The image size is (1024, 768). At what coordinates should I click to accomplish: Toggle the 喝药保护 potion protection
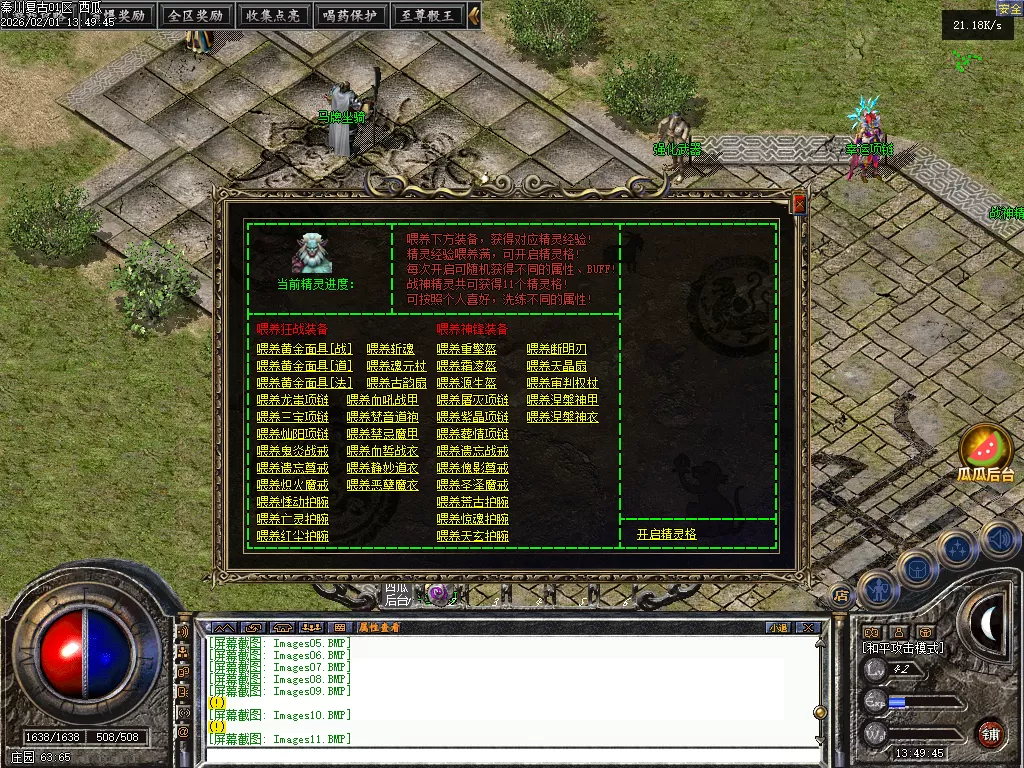click(349, 15)
